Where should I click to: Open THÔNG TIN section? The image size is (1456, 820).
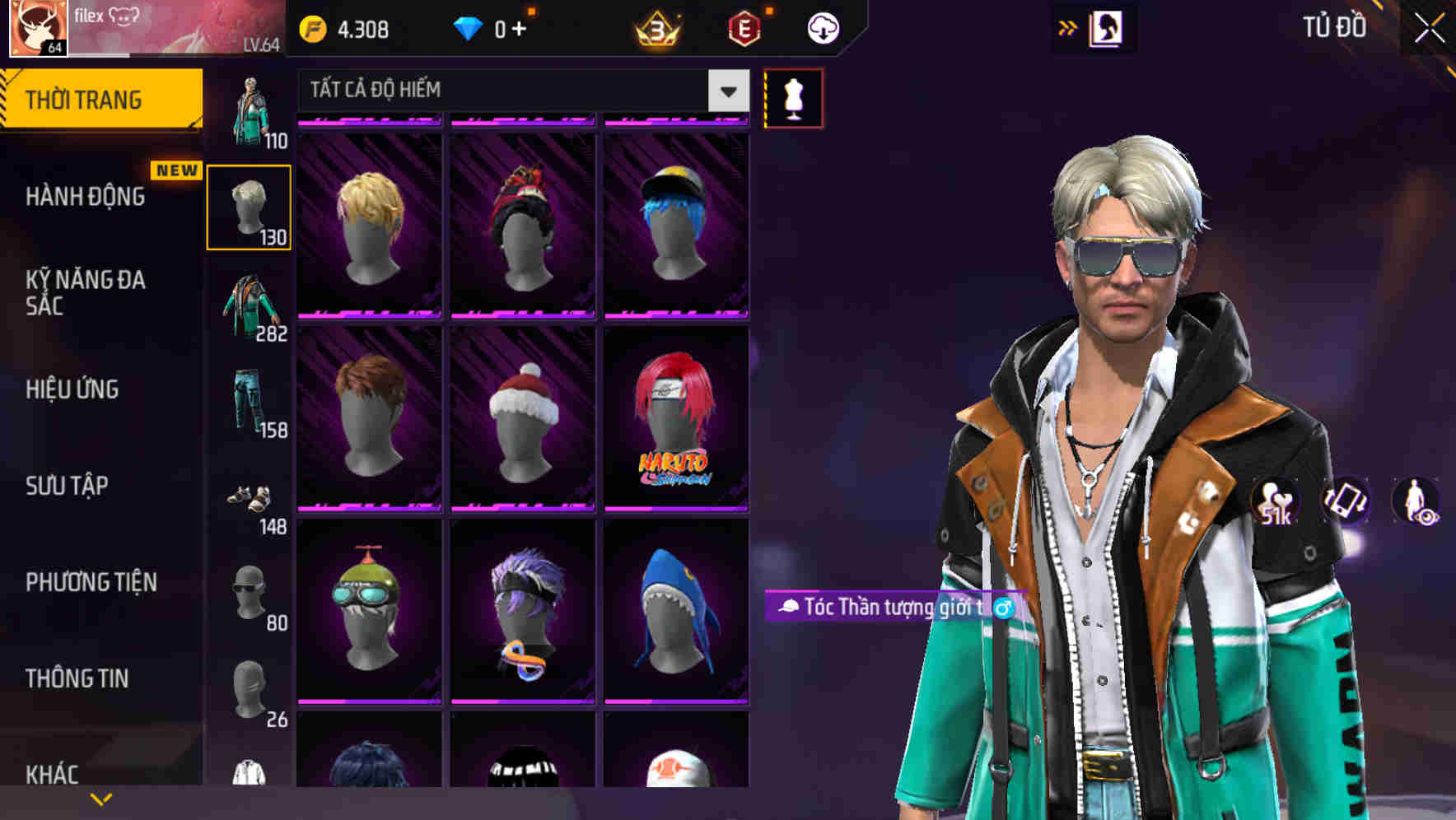[79, 678]
